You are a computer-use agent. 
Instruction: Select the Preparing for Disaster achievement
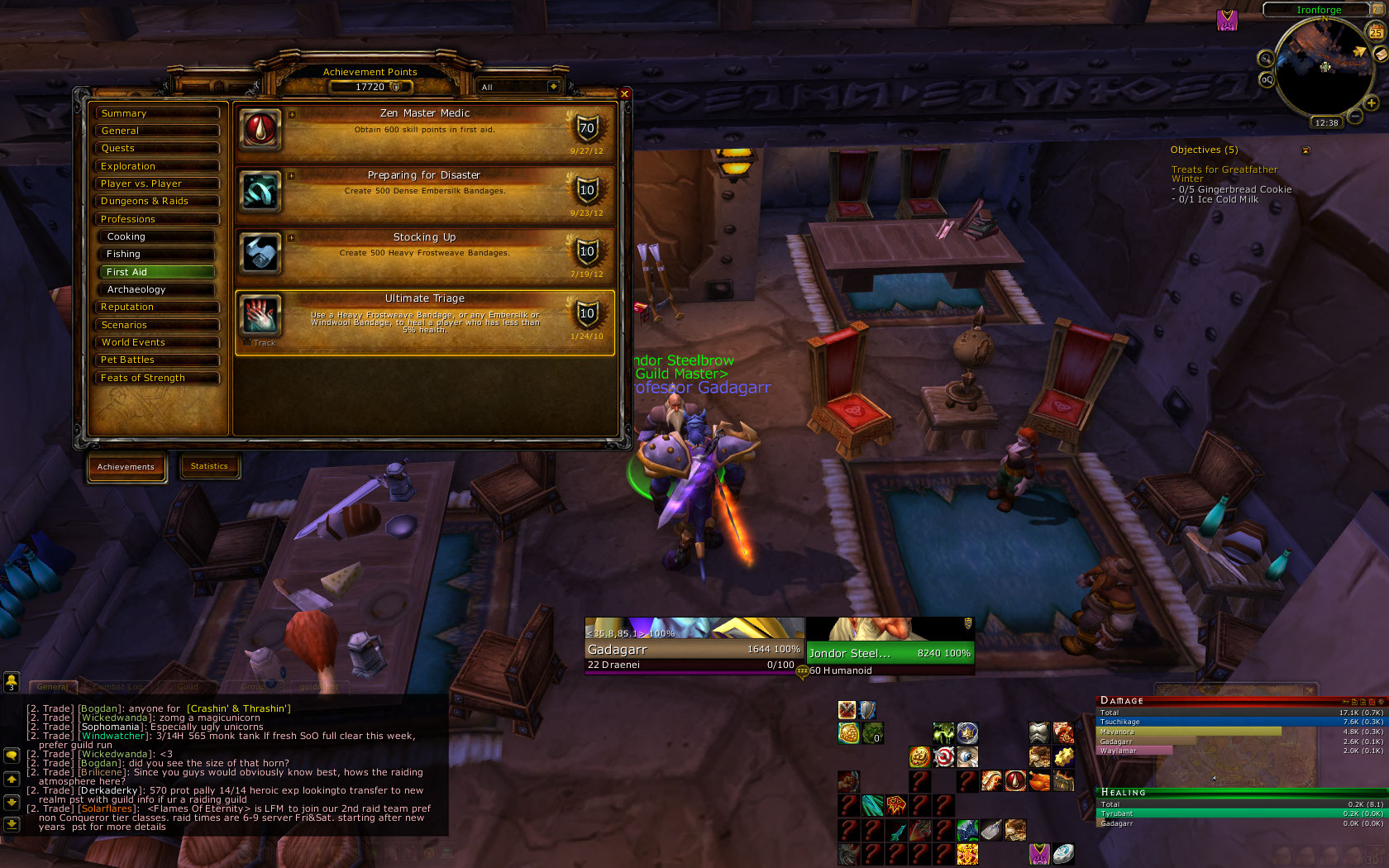click(x=425, y=194)
